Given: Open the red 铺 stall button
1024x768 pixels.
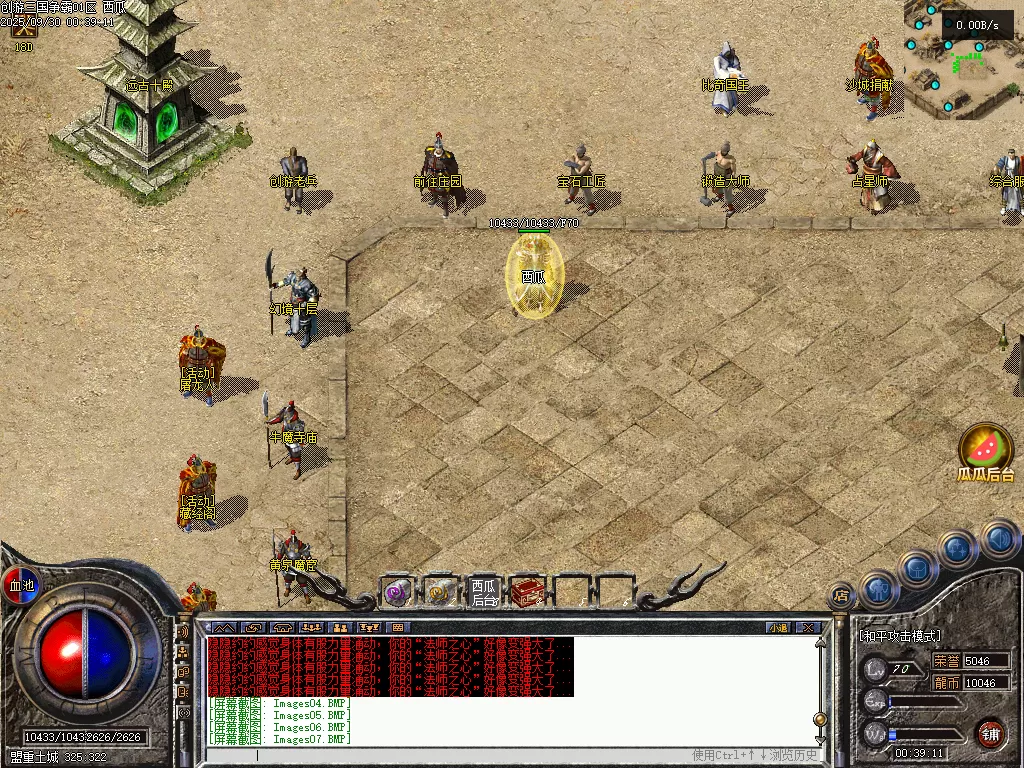Looking at the screenshot, I should [x=990, y=733].
